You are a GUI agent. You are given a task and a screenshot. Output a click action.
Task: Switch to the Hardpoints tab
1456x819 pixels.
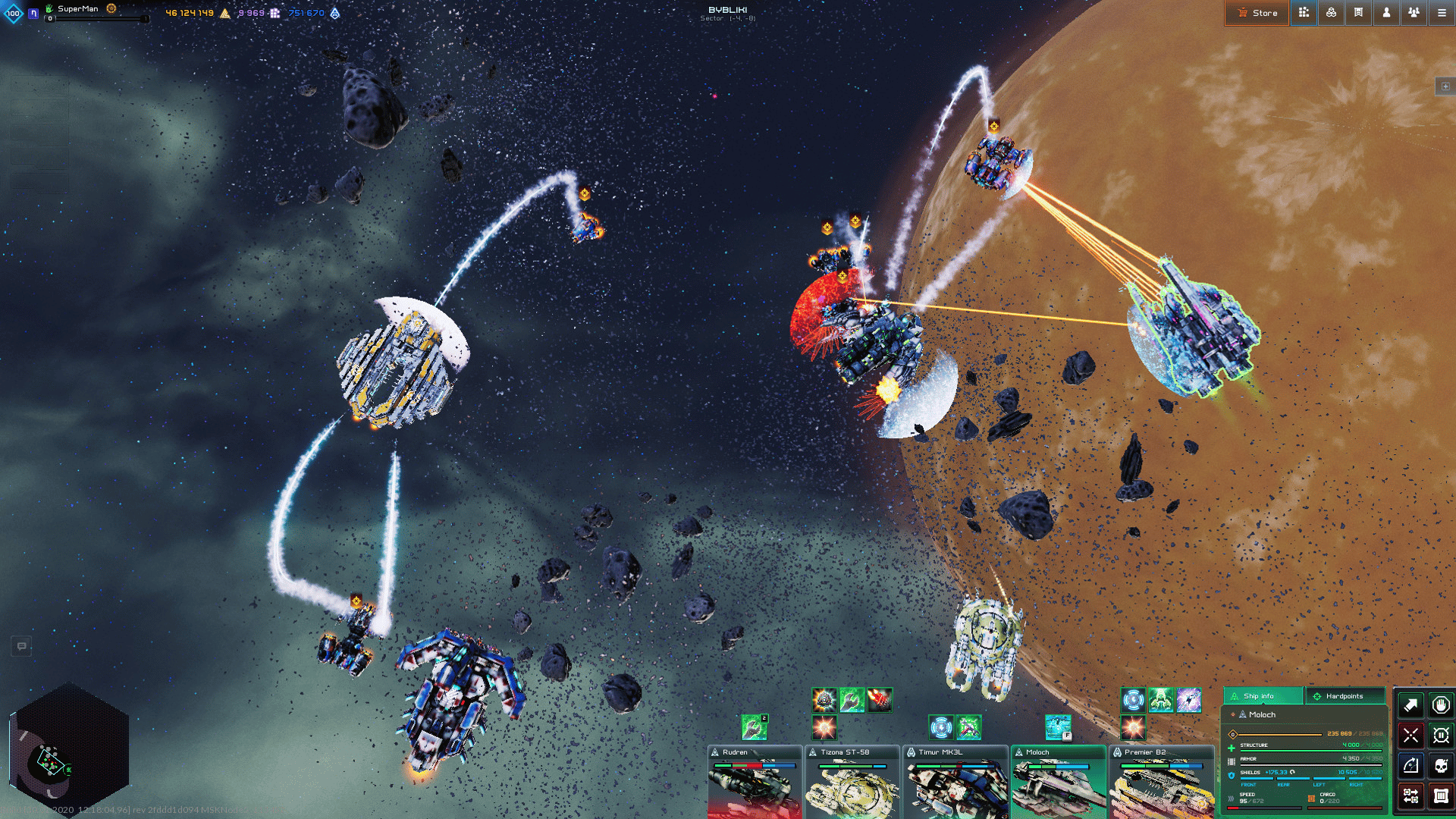[1345, 696]
